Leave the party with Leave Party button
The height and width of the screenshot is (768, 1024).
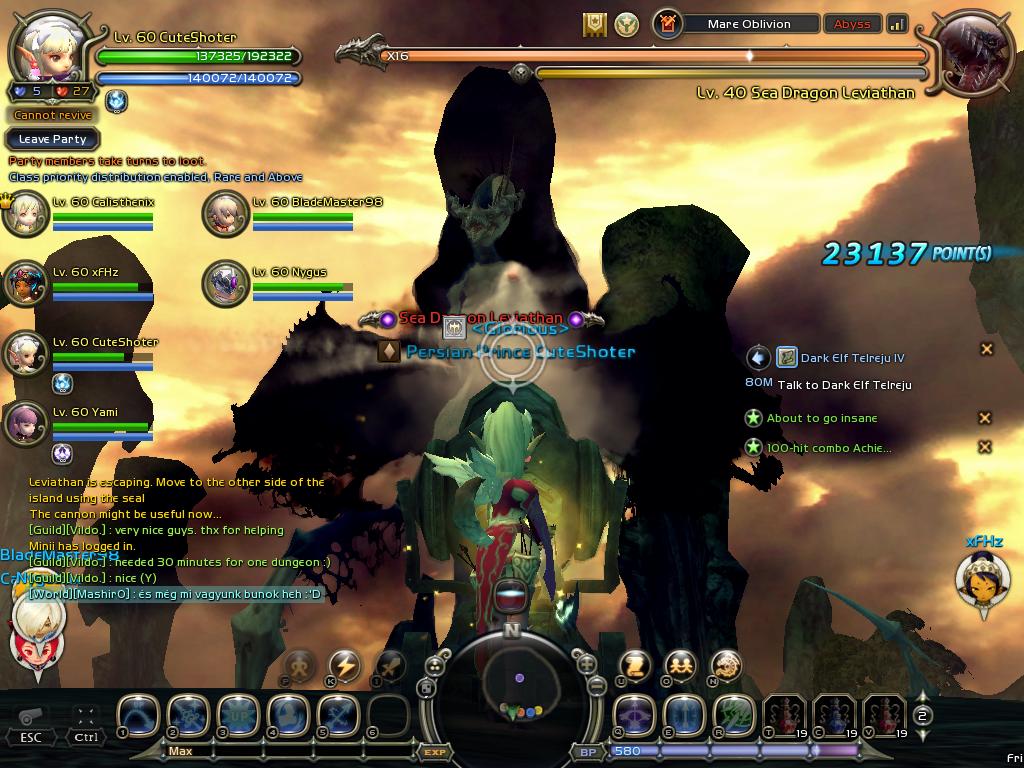coord(52,139)
